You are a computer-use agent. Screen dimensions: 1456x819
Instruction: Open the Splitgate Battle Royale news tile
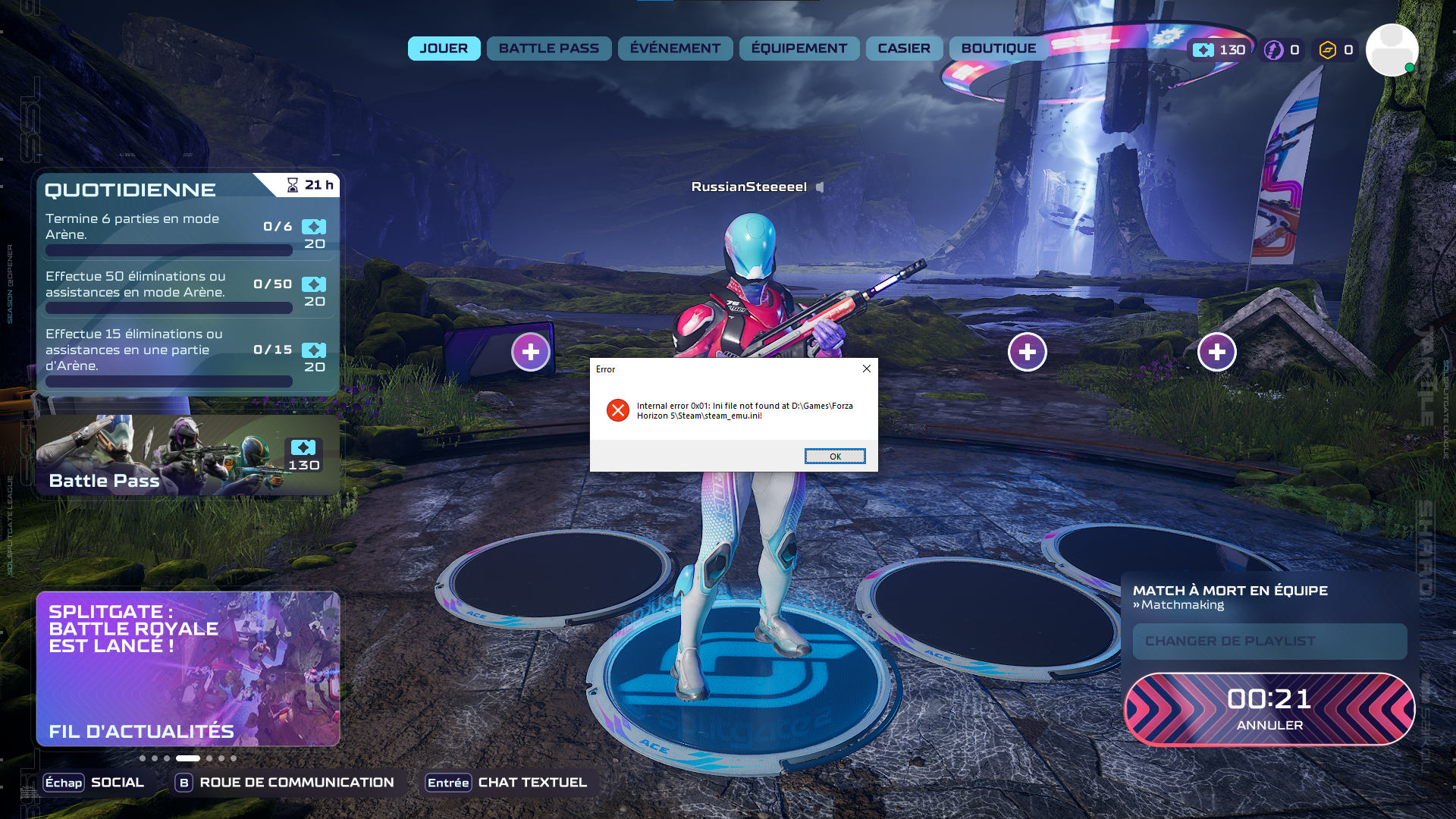coord(187,669)
